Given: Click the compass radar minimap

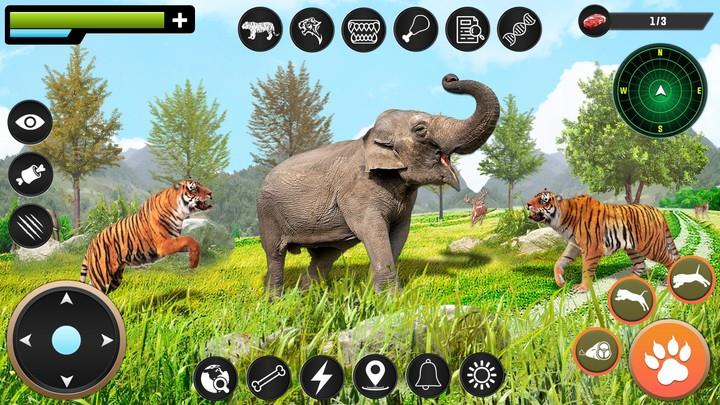Looking at the screenshot, I should pyautogui.click(x=660, y=91).
